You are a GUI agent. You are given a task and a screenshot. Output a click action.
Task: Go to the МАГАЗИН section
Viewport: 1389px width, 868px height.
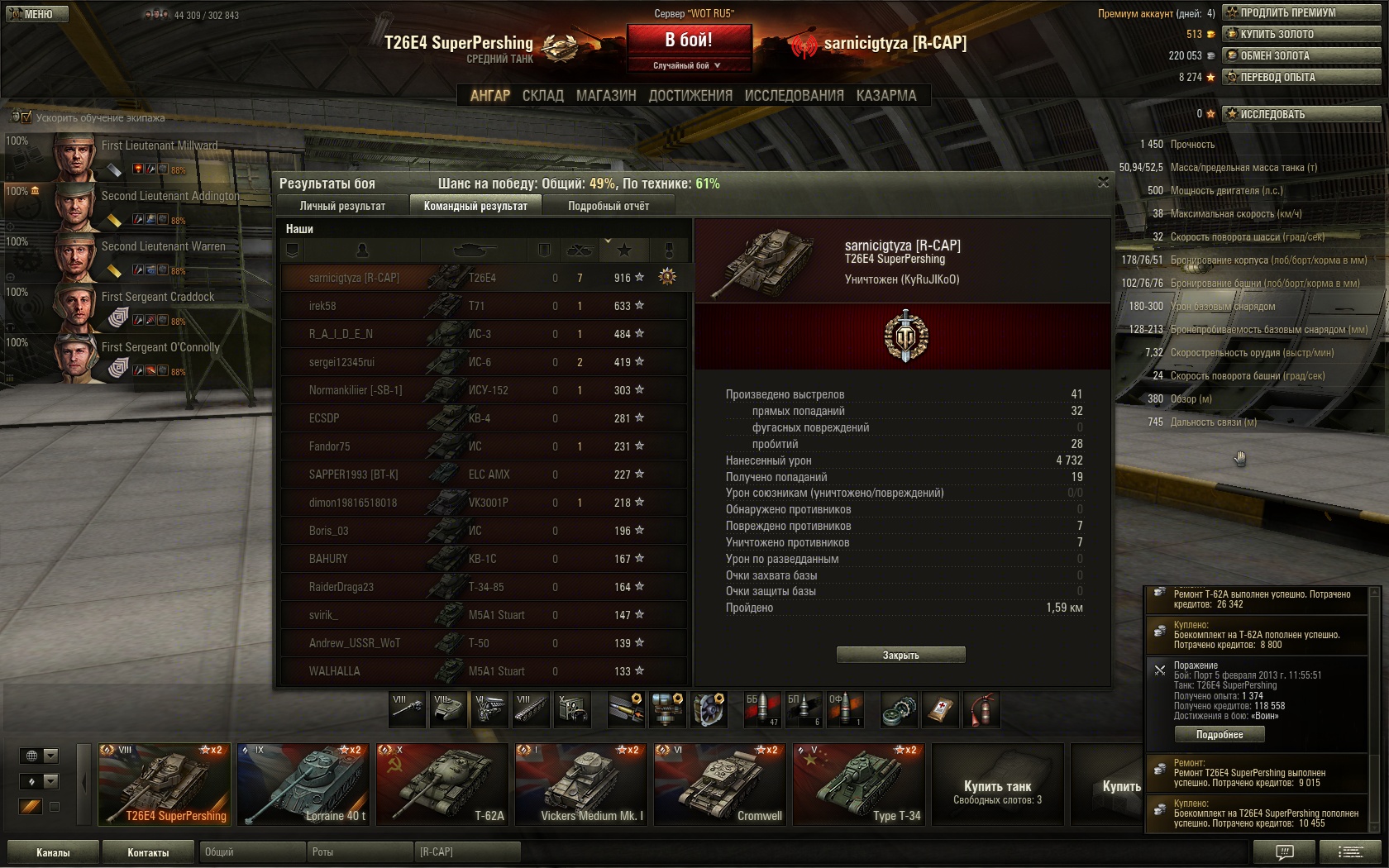606,96
